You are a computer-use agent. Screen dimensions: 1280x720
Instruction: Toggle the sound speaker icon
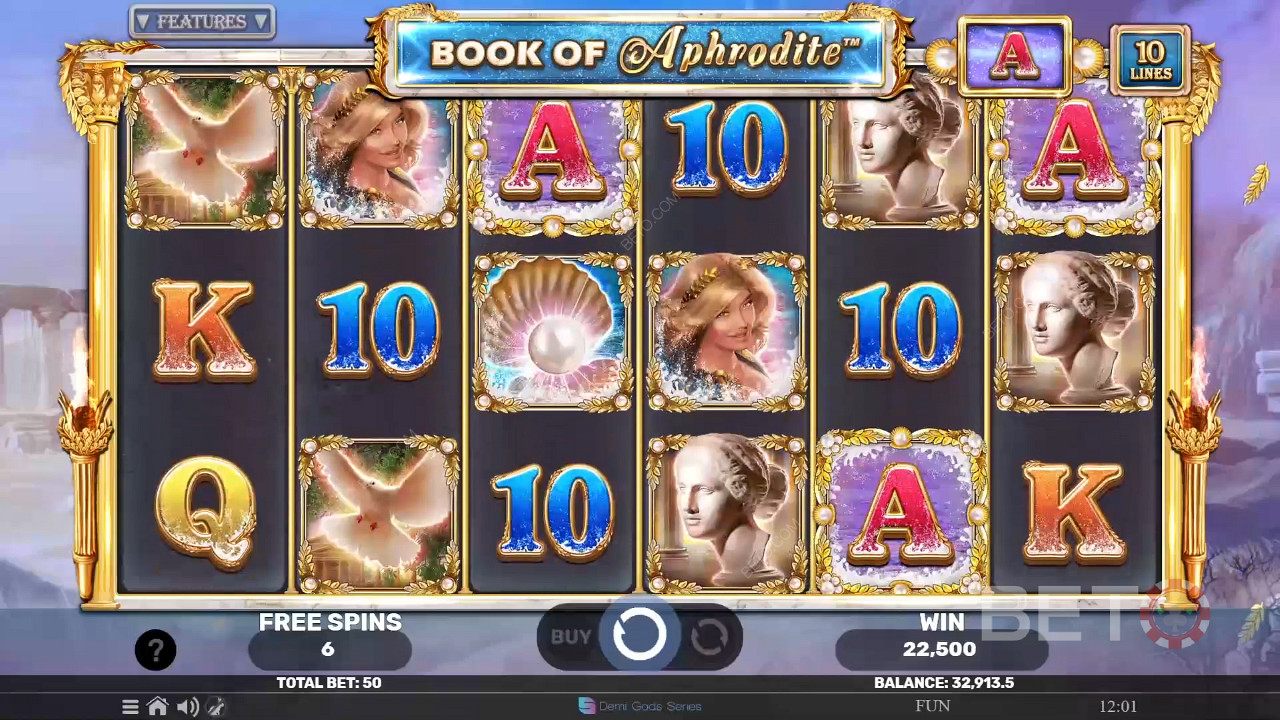click(x=187, y=707)
